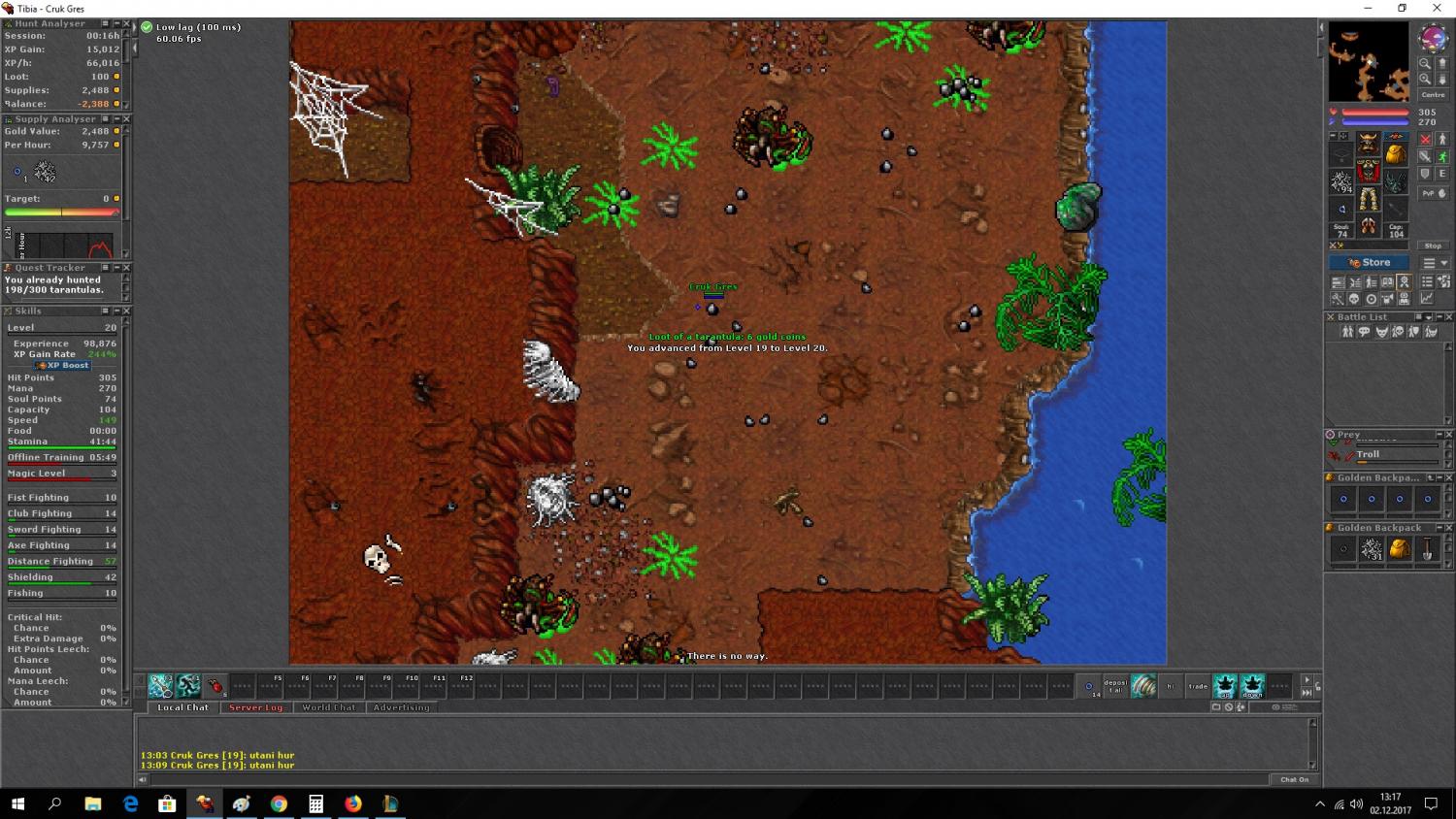
Task: Close the Hunt Analyser panel
Action: click(126, 24)
